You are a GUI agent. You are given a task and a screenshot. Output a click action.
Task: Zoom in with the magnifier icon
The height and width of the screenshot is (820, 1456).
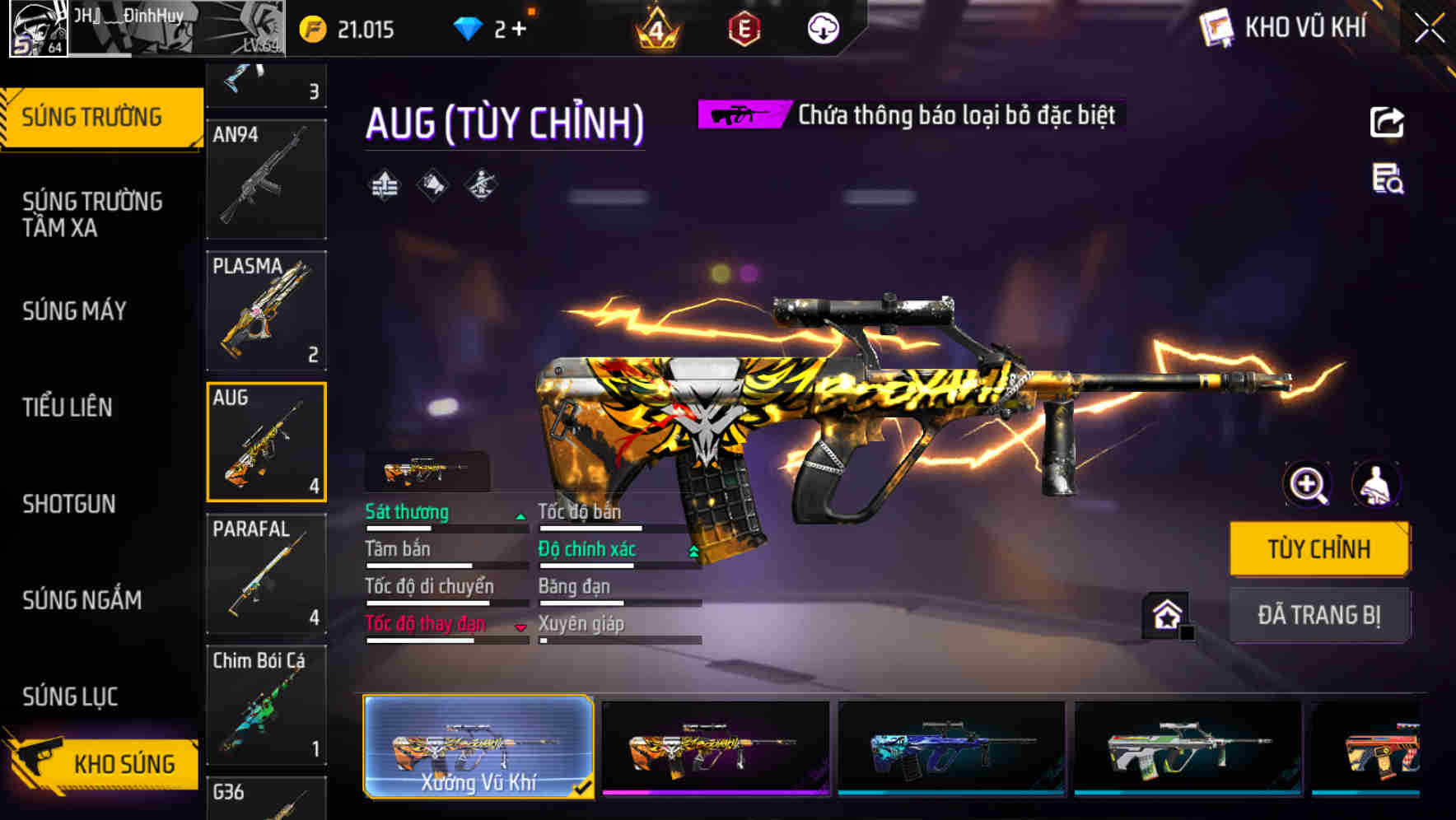(1308, 484)
